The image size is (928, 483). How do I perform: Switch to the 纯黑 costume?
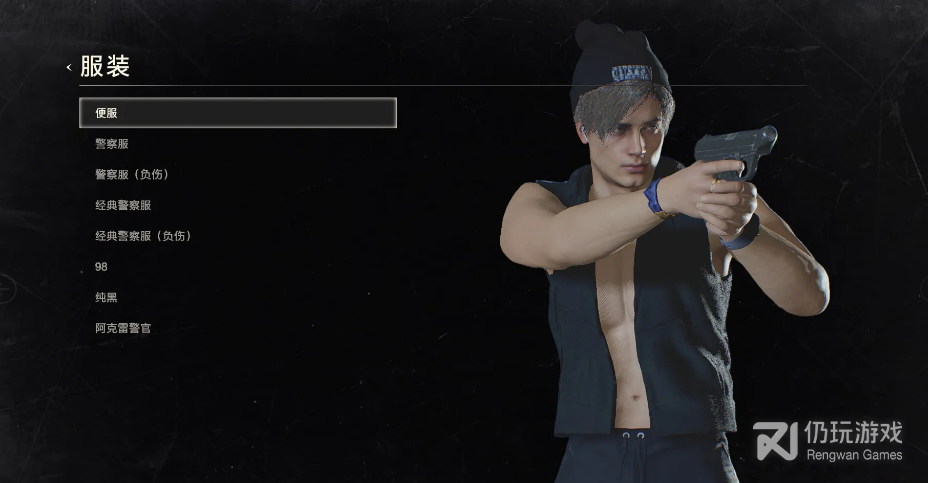(106, 297)
